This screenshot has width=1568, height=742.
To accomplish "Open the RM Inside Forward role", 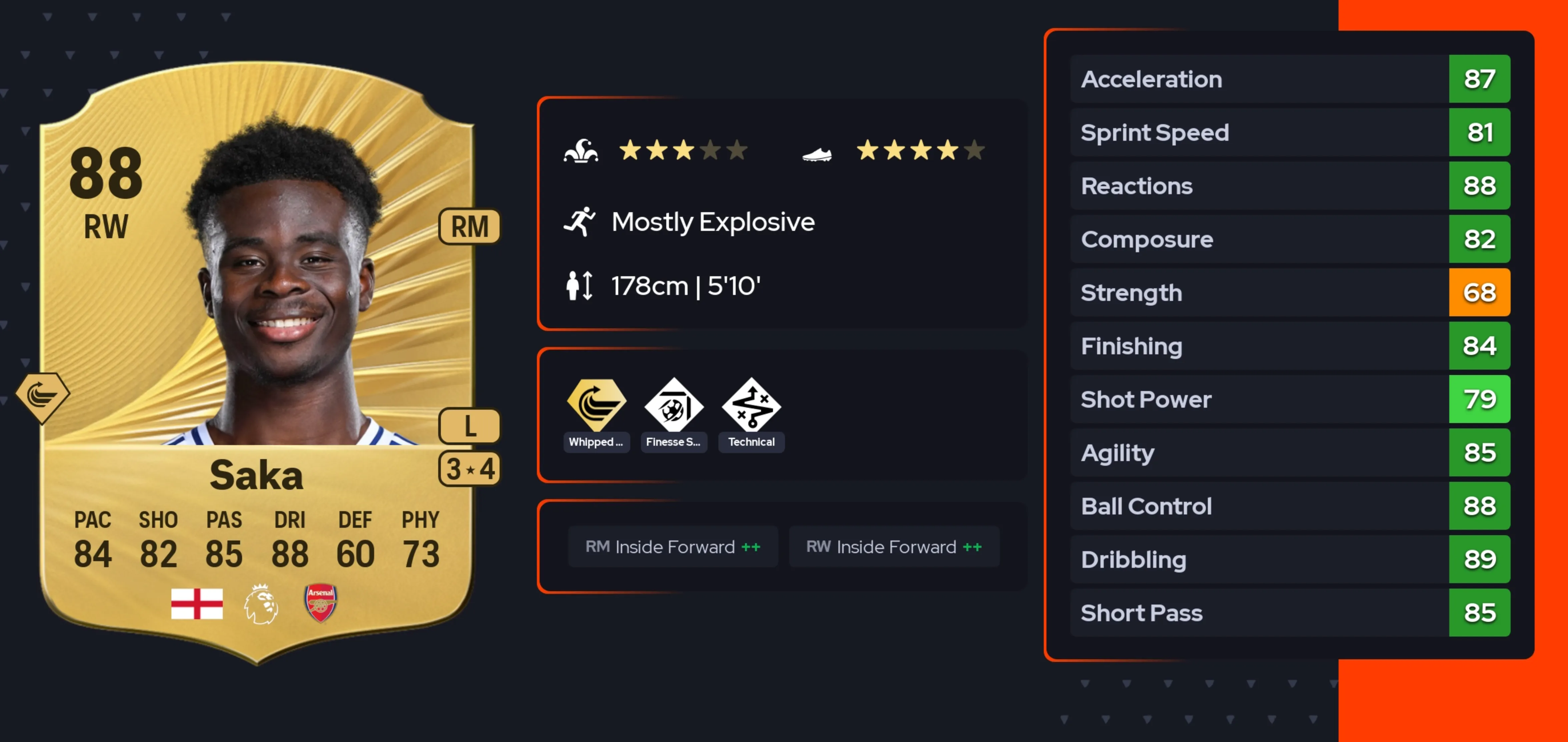I will pos(673,546).
